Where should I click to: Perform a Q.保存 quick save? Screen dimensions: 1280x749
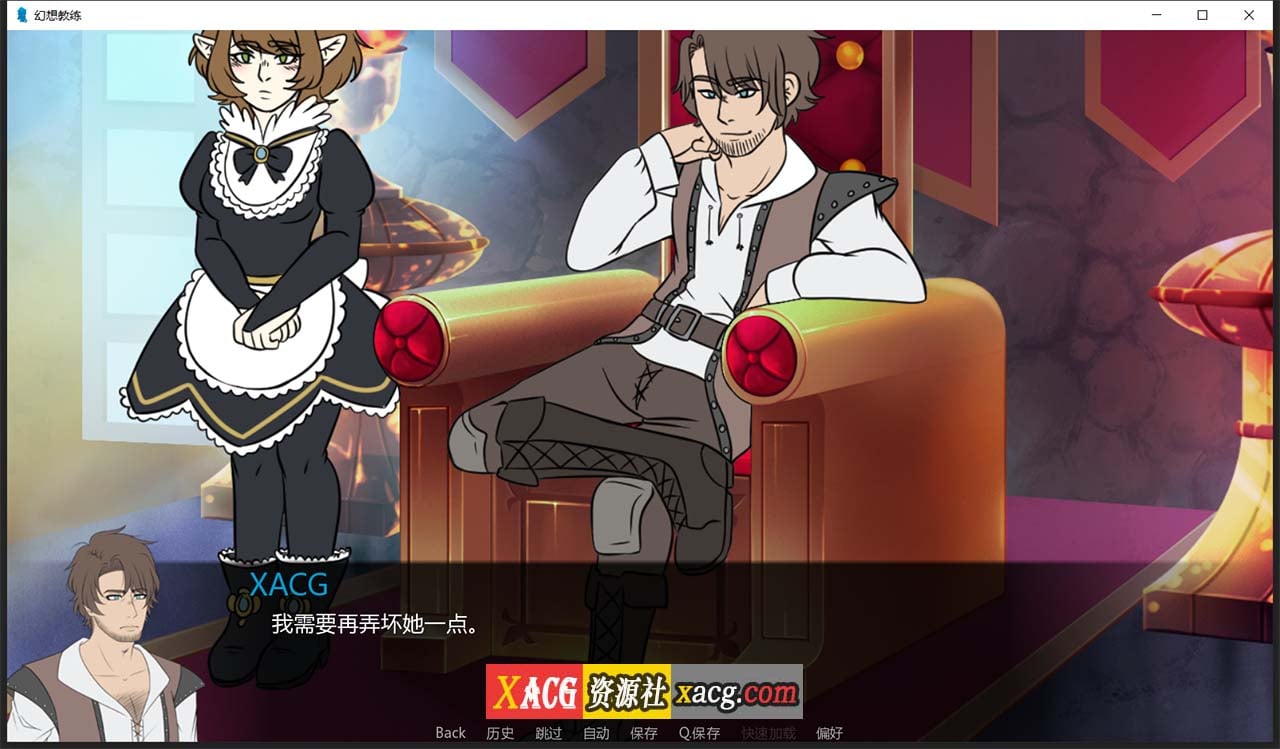[699, 733]
